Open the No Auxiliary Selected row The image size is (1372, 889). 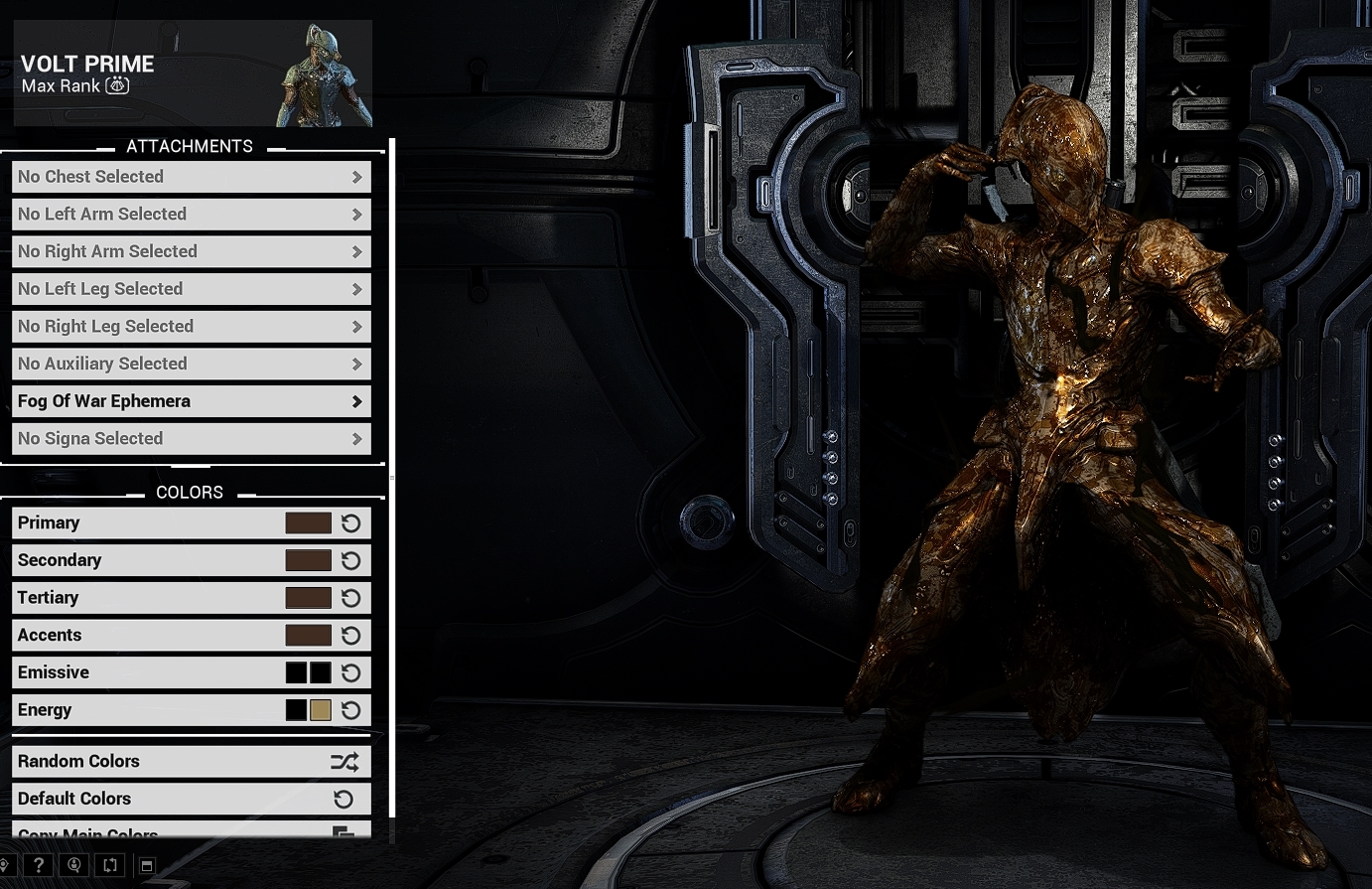coord(191,365)
